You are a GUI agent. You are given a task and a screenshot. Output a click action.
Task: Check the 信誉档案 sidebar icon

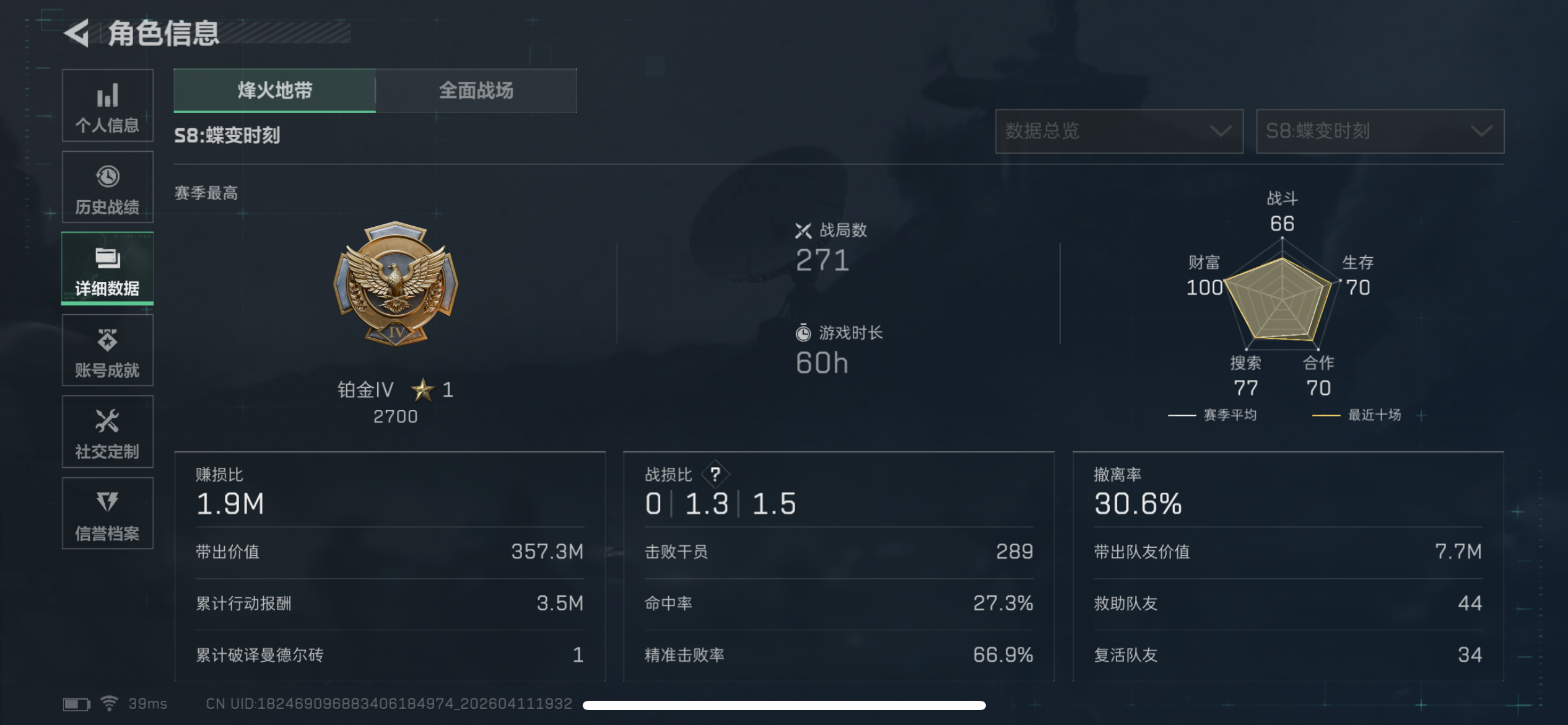107,514
